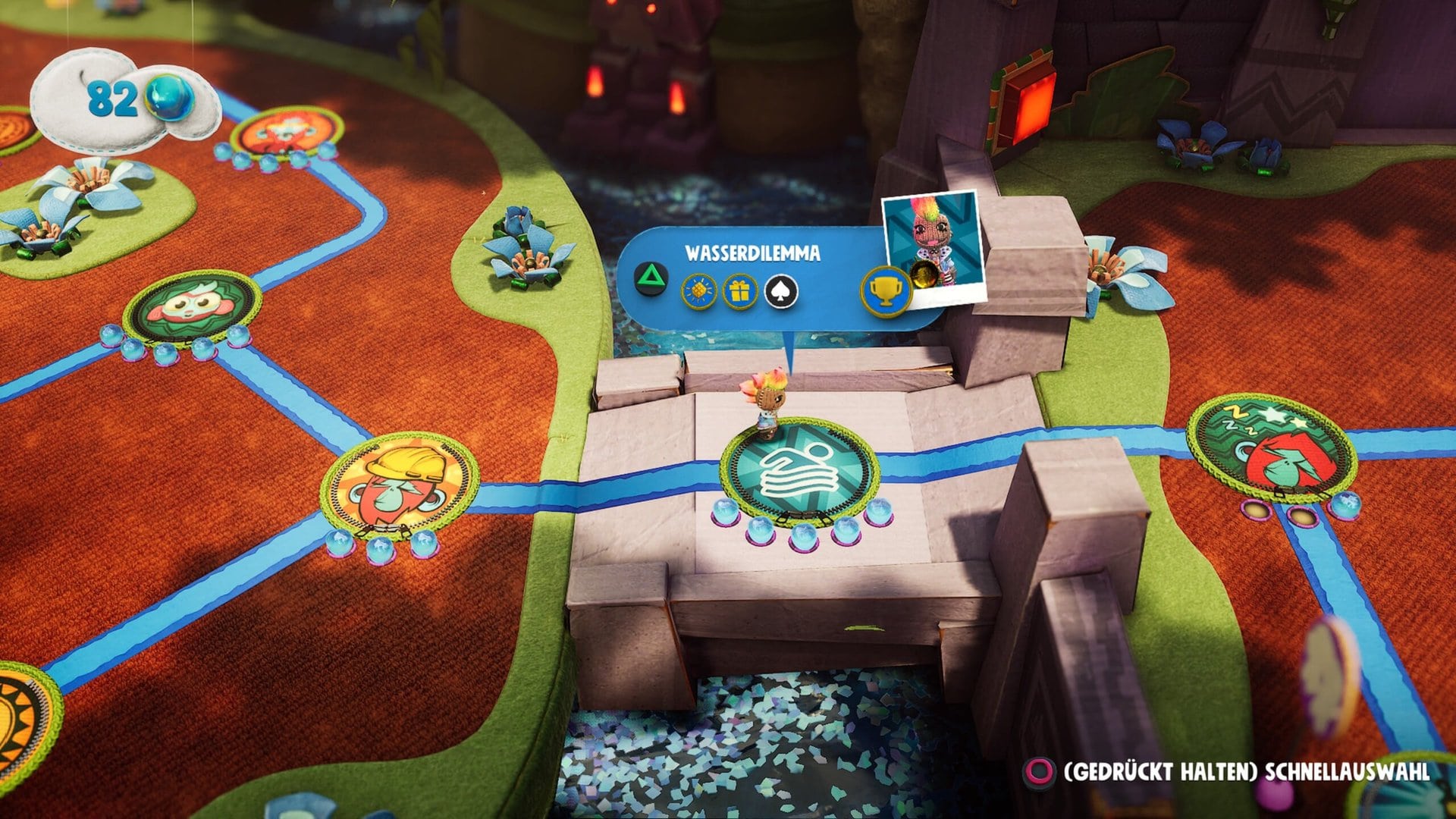This screenshot has height=819, width=1456.
Task: Click the gift box icon in the level bubble
Action: pyautogui.click(x=739, y=290)
